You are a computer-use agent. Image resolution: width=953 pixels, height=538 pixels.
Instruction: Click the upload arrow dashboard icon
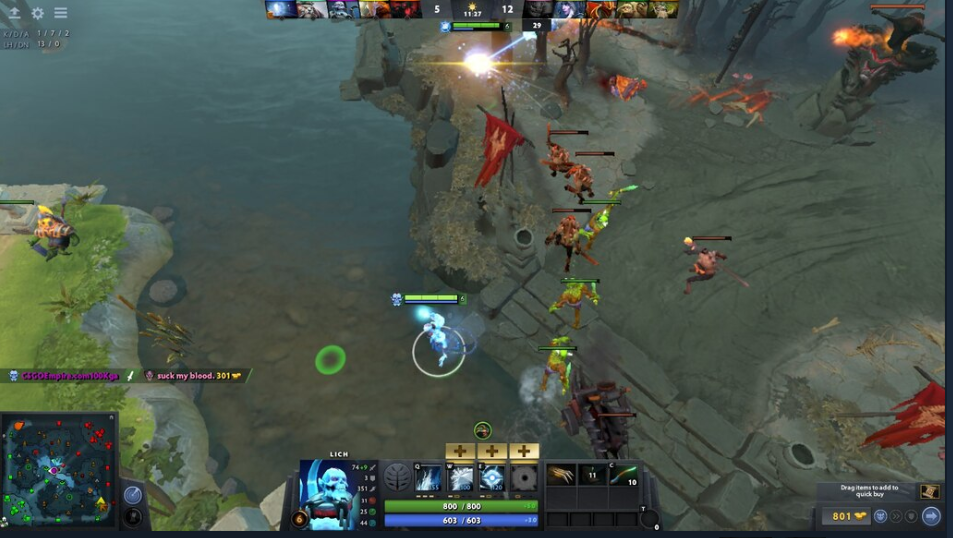(x=14, y=13)
